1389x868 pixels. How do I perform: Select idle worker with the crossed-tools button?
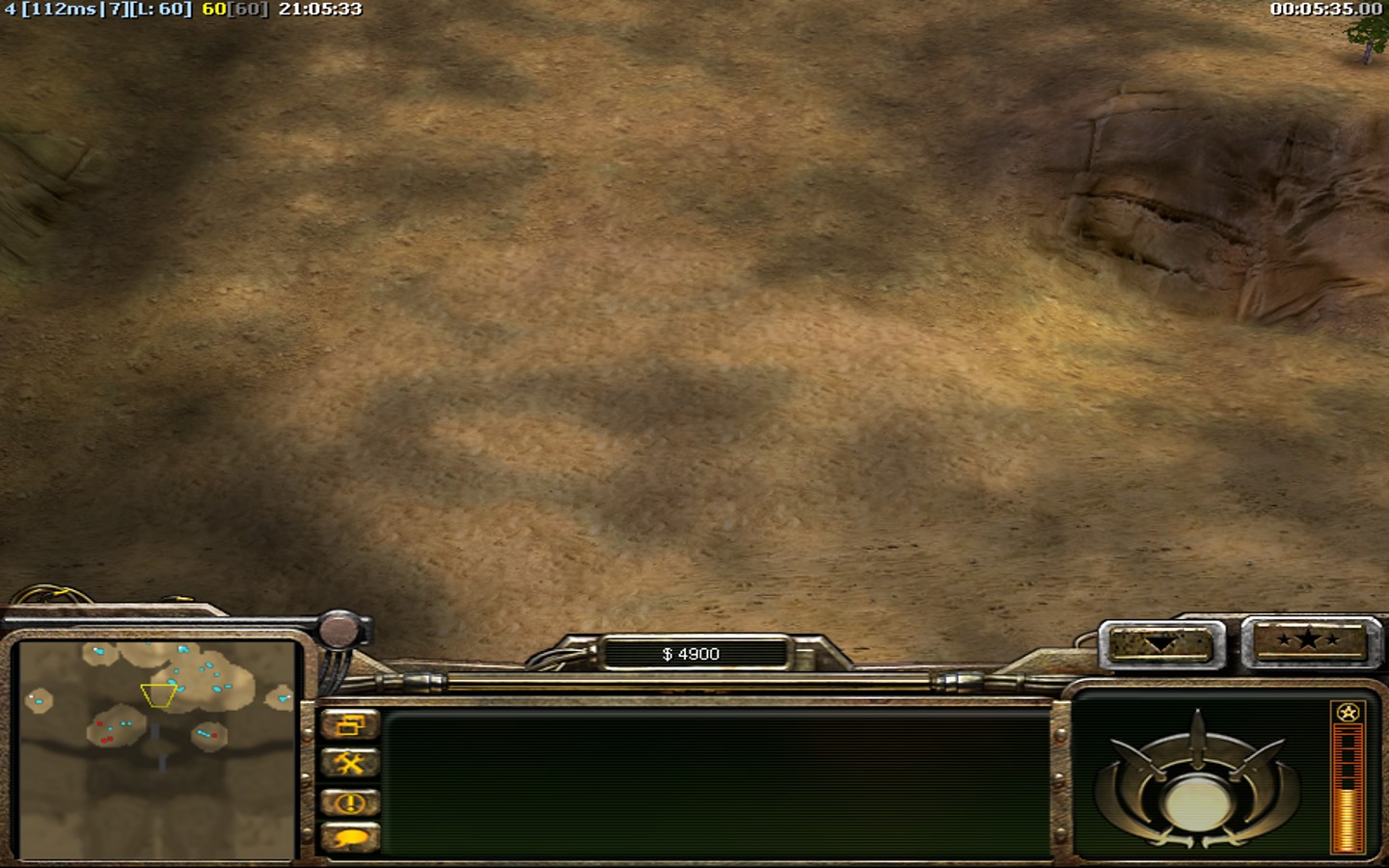point(349,764)
